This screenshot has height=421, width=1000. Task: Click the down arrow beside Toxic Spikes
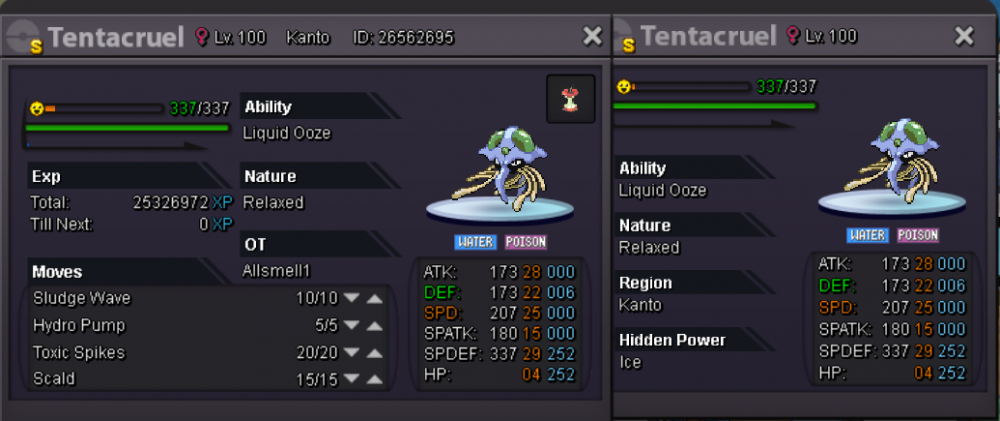point(351,352)
